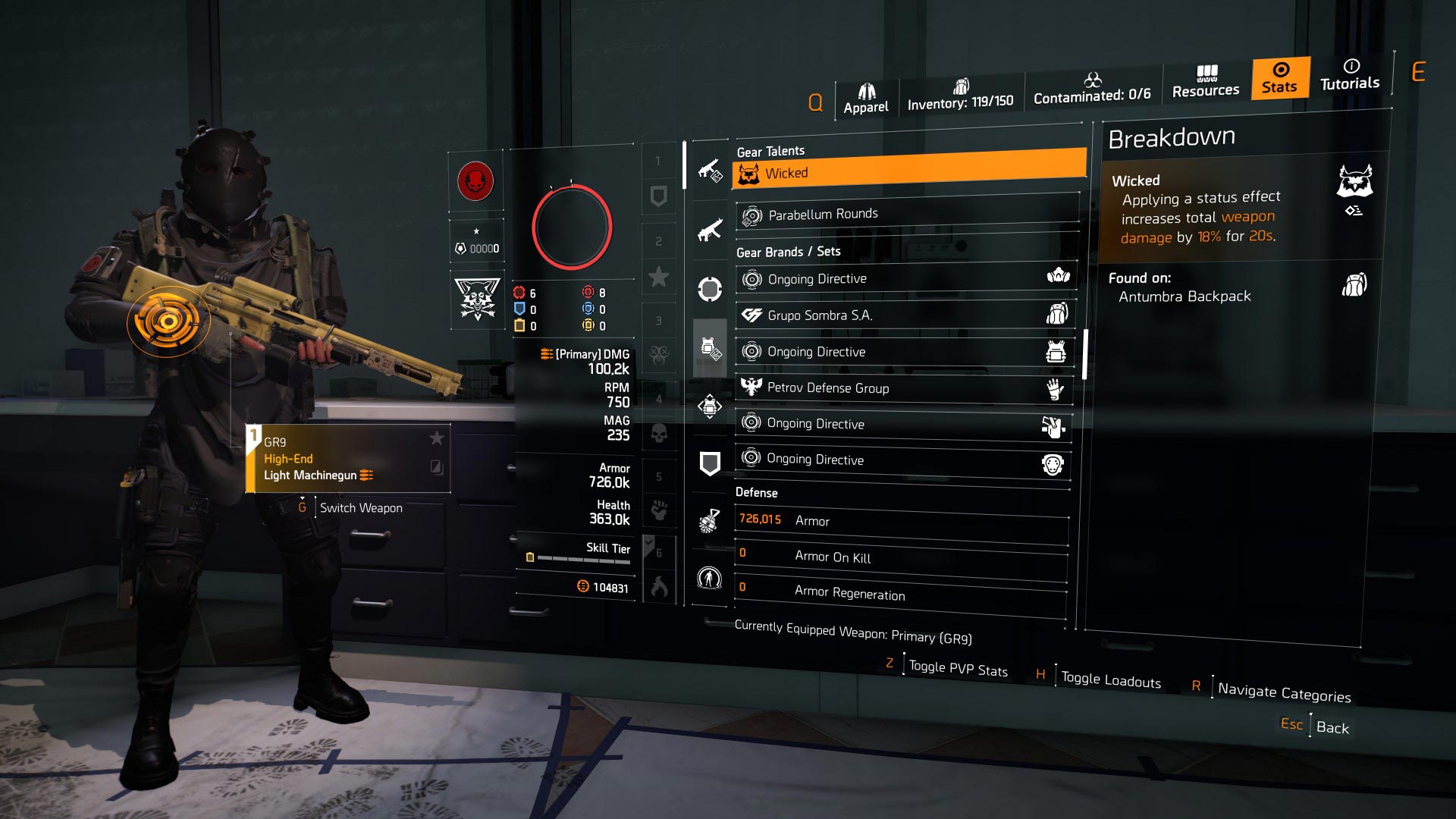Mark the GR9 favorite using its star
This screenshot has width=1456, height=819.
point(436,438)
